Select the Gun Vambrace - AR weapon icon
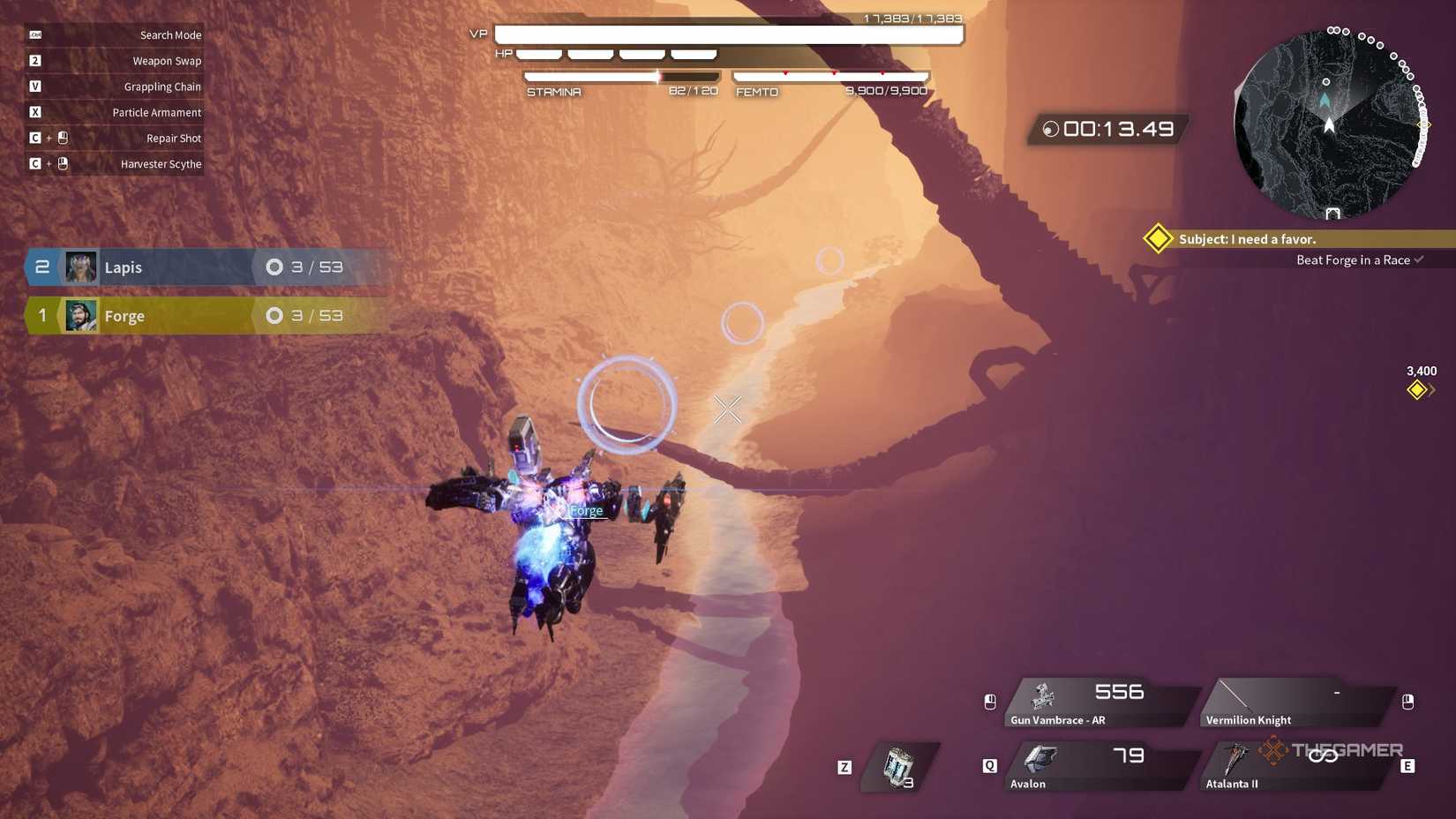 pos(1046,695)
